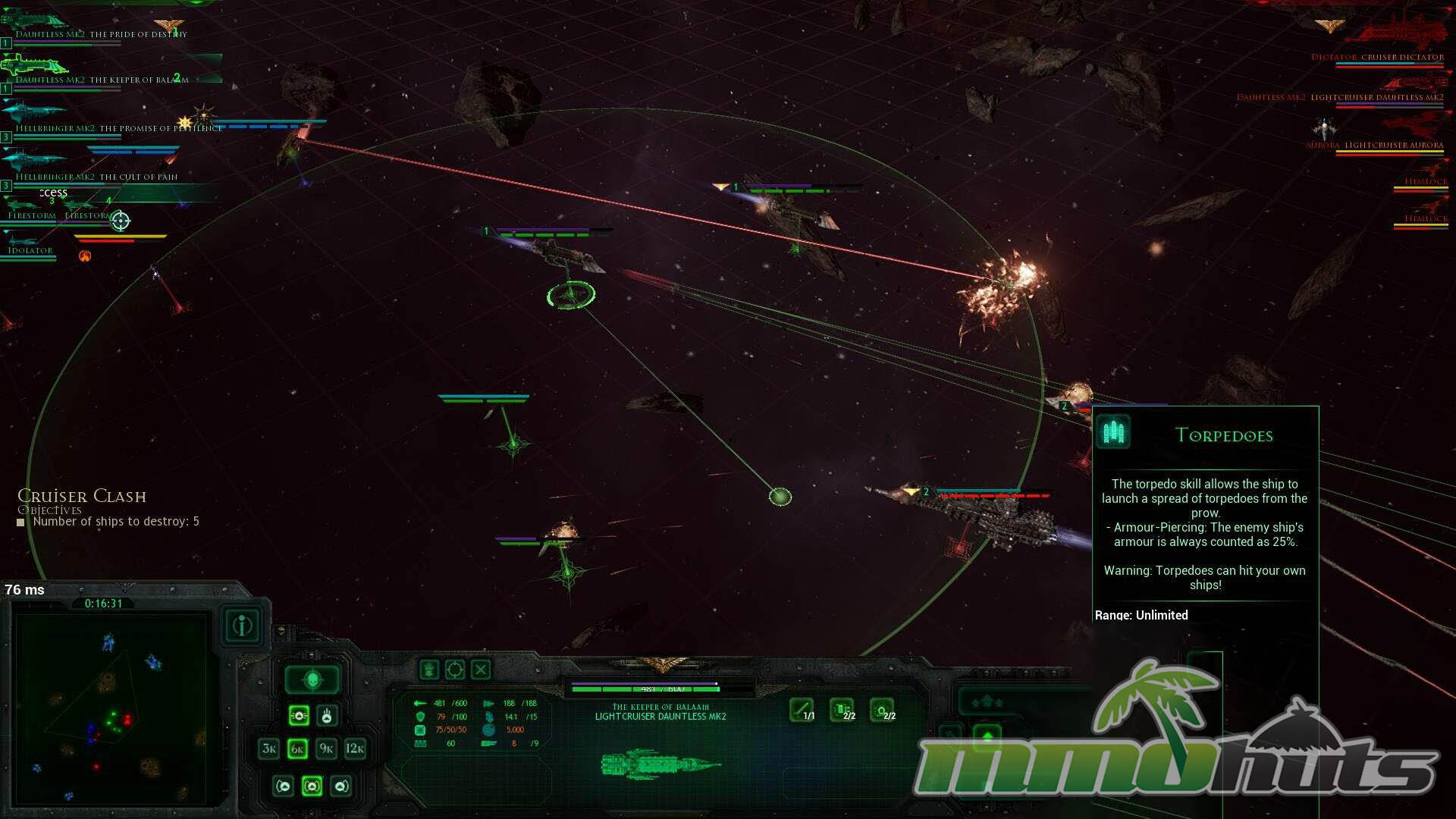
Task: Use the 1/1 lance skill icon
Action: (x=802, y=710)
